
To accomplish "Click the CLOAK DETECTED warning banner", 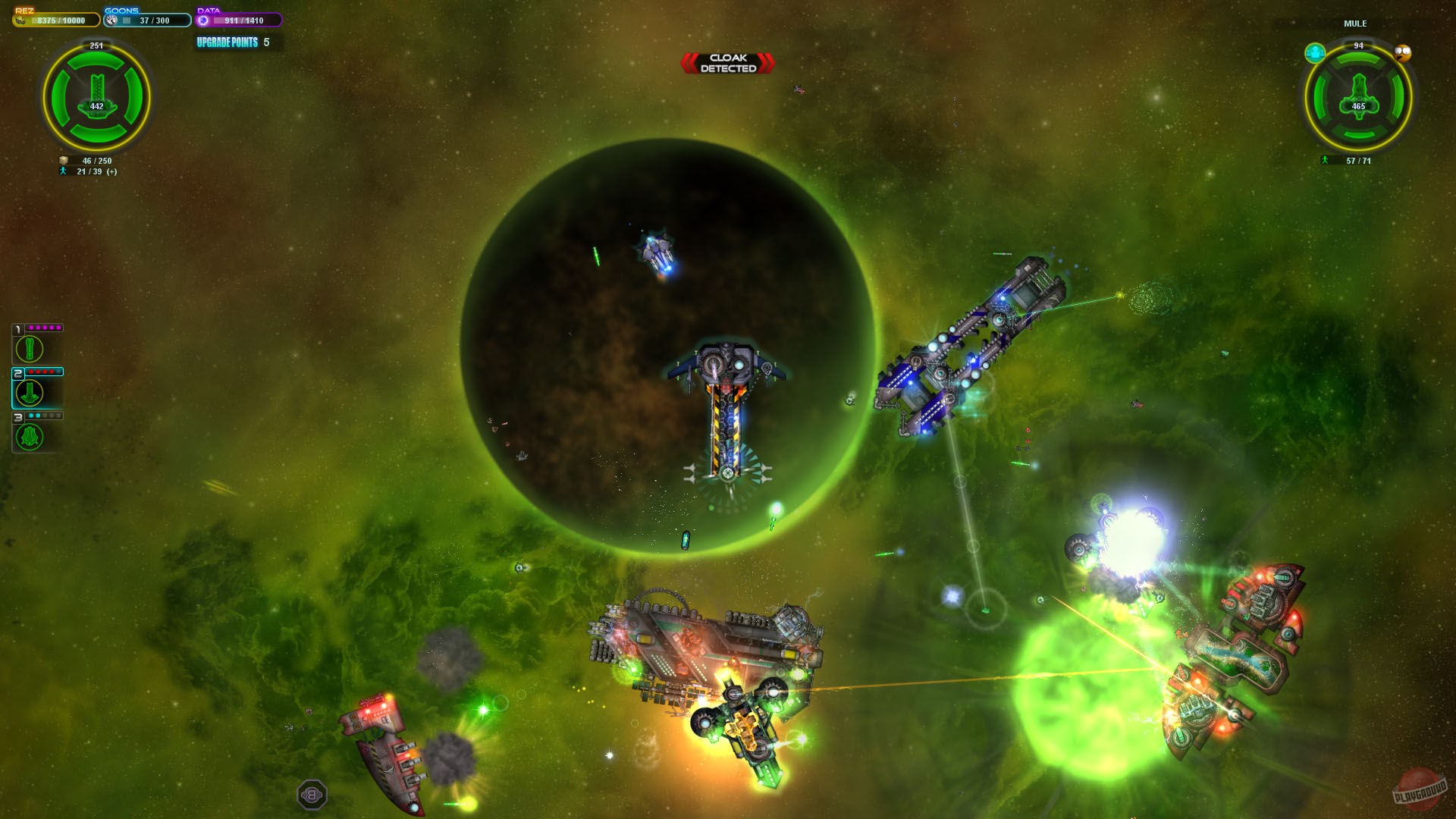I will point(727,61).
